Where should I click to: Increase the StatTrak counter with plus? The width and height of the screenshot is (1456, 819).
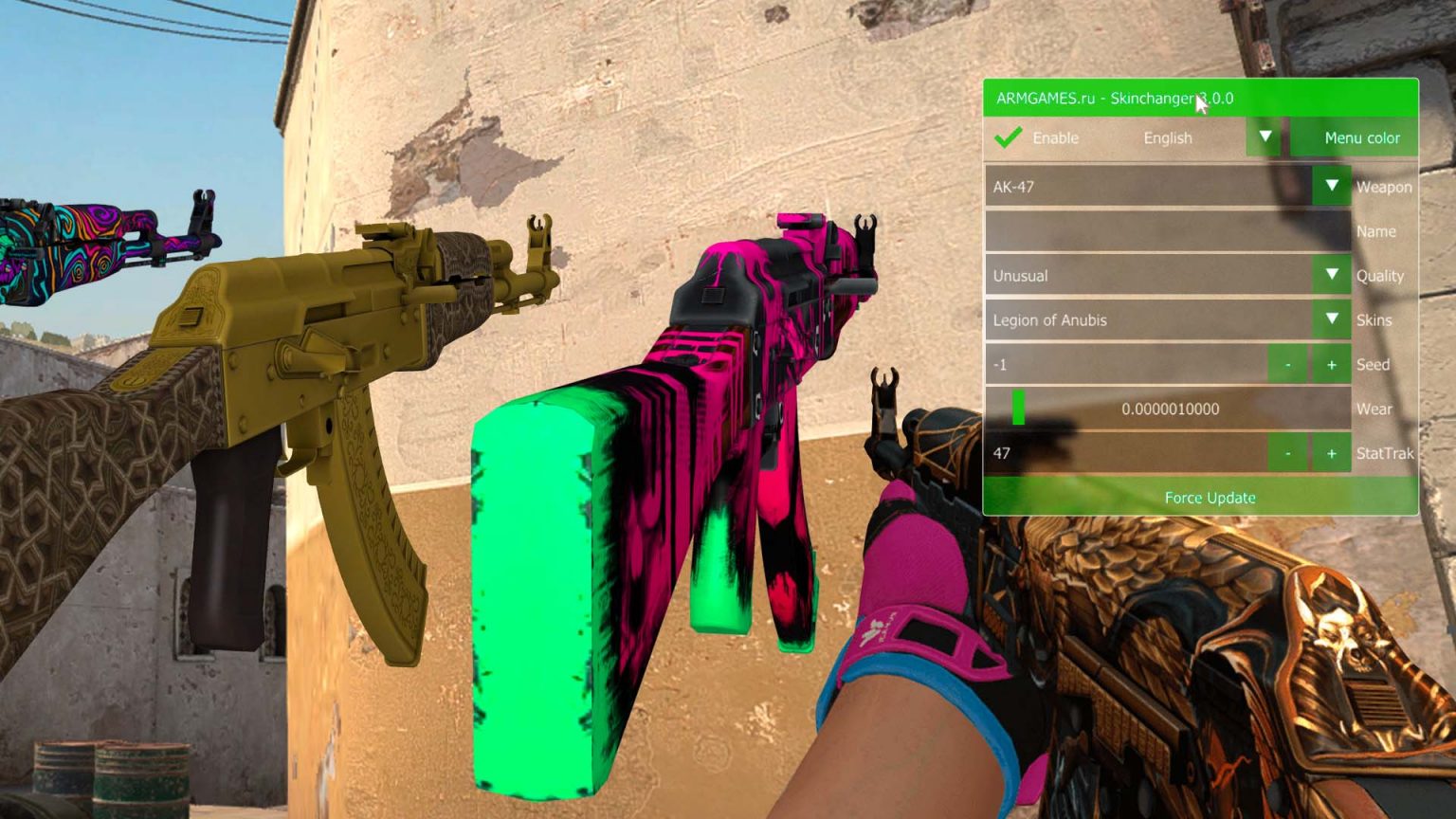coord(1332,453)
